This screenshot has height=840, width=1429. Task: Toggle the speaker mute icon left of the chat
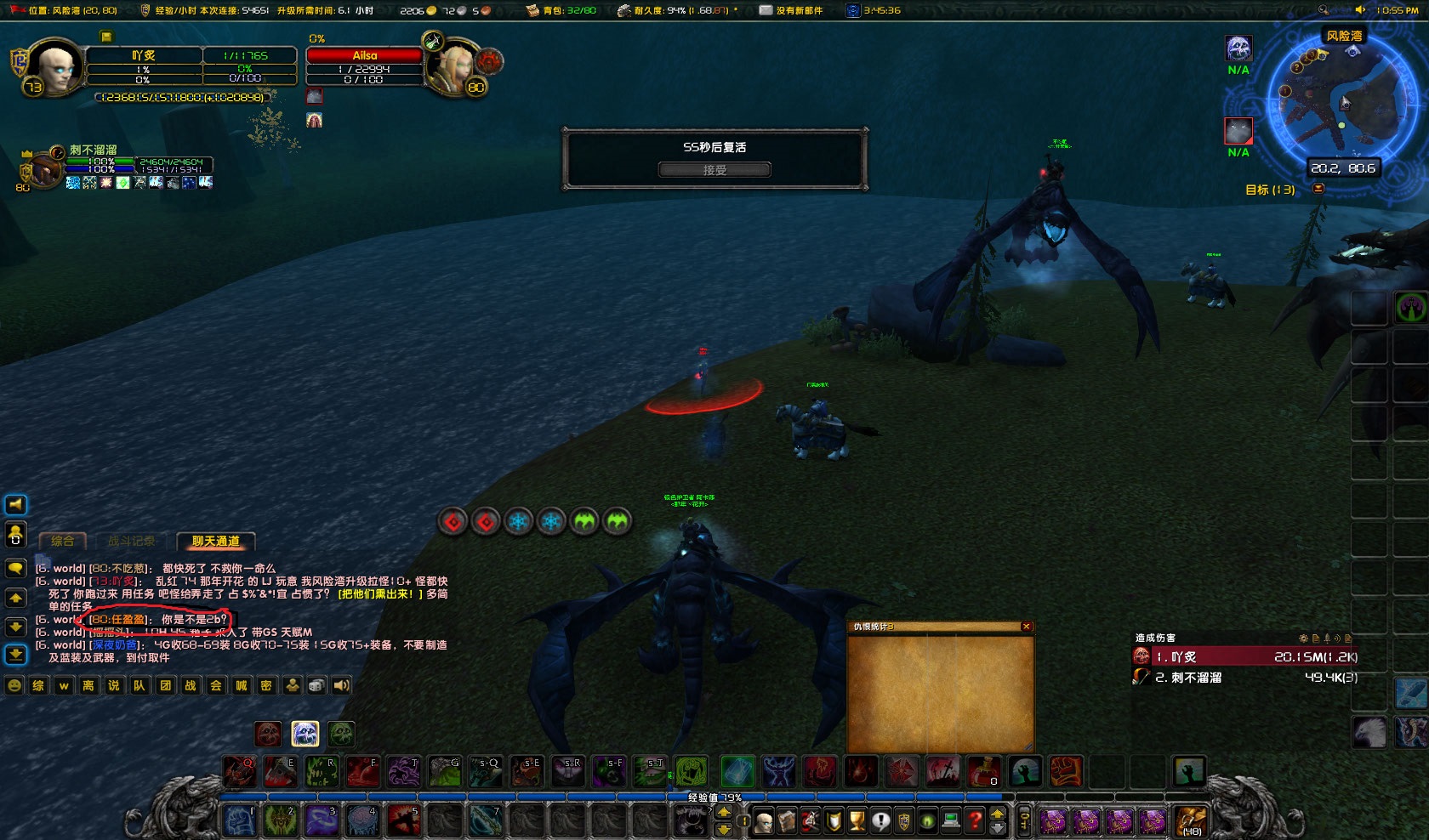coord(14,505)
